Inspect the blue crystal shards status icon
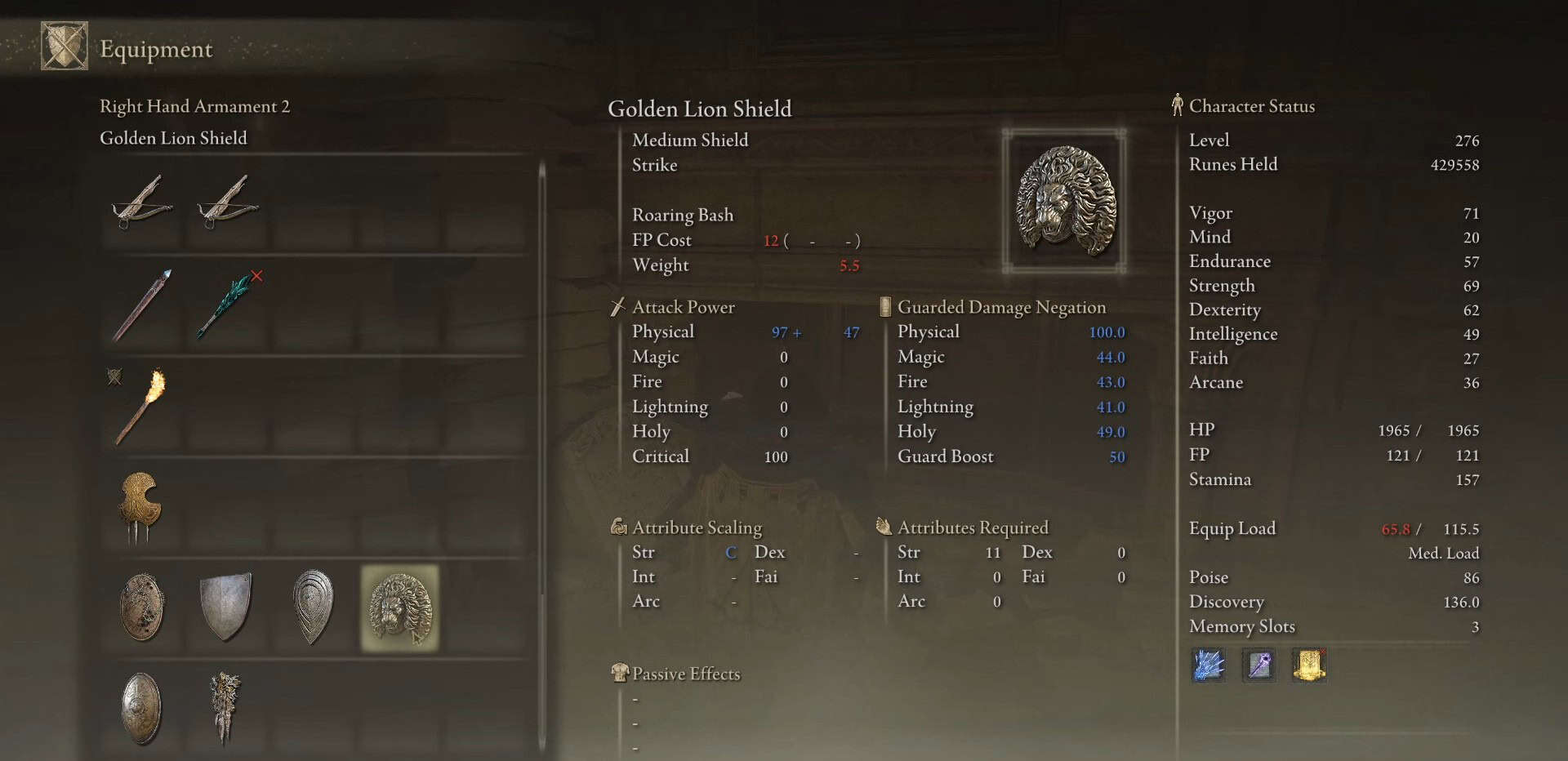 pyautogui.click(x=1209, y=665)
